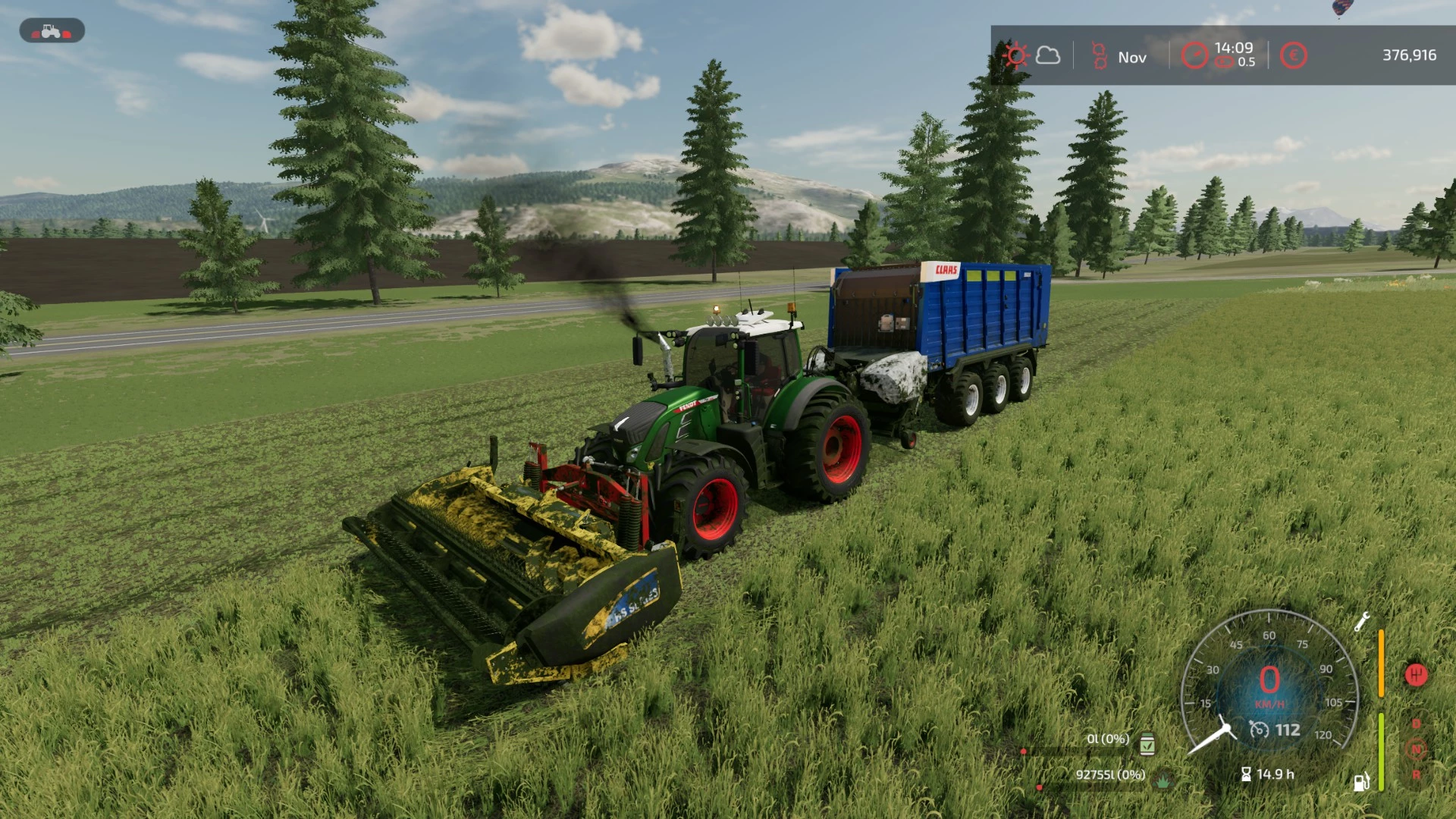
Task: Click the euro currency icon
Action: pos(1294,55)
